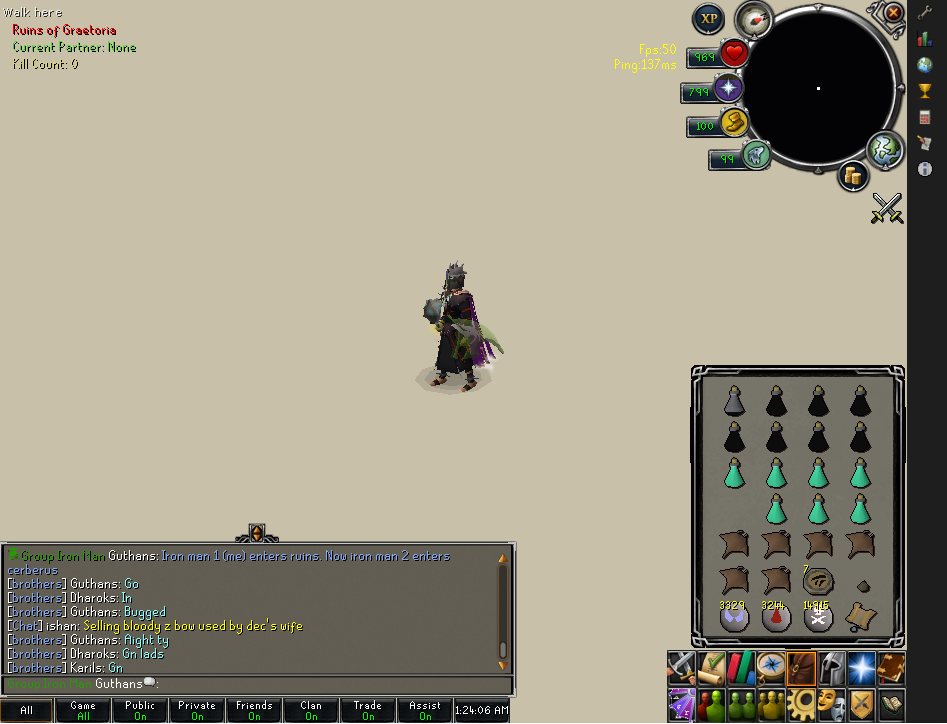Open the gear settings tab
Viewport: 947px width, 724px height.
(x=801, y=702)
